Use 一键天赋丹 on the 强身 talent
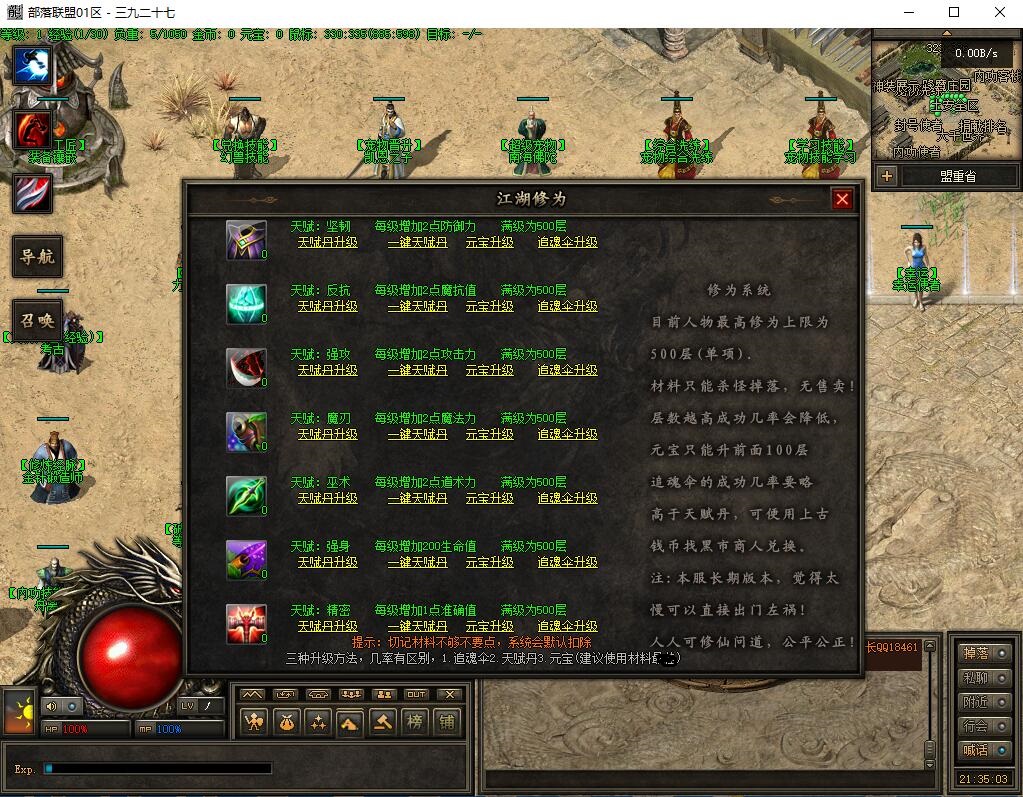Screen dimensions: 1023x797 [x=417, y=562]
